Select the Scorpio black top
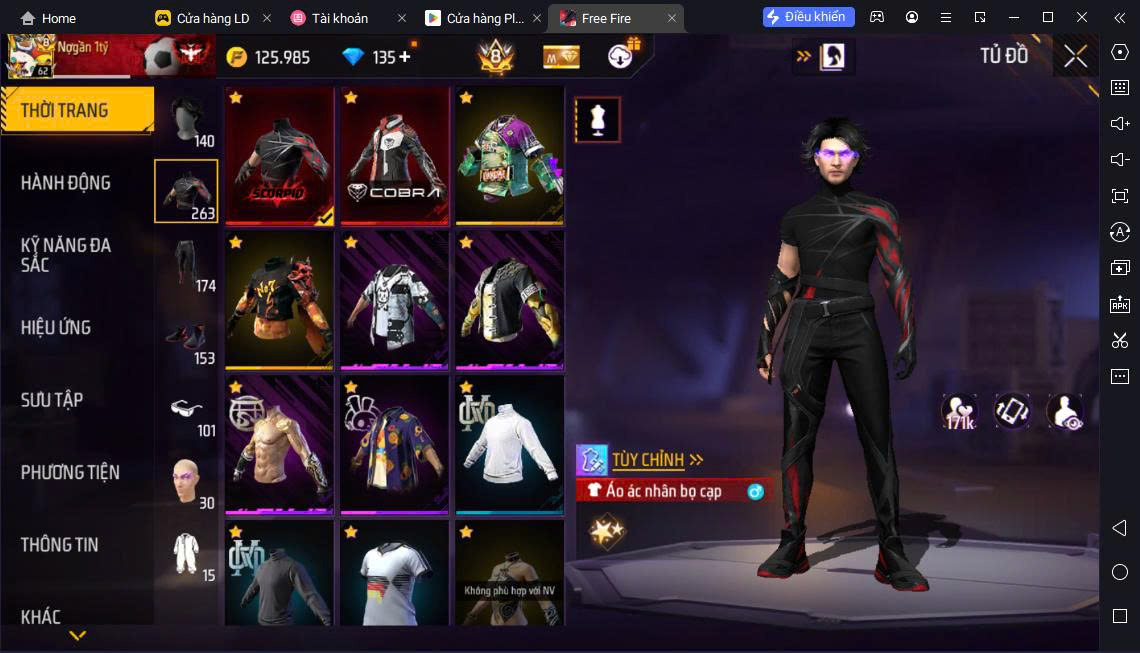 pyautogui.click(x=279, y=155)
